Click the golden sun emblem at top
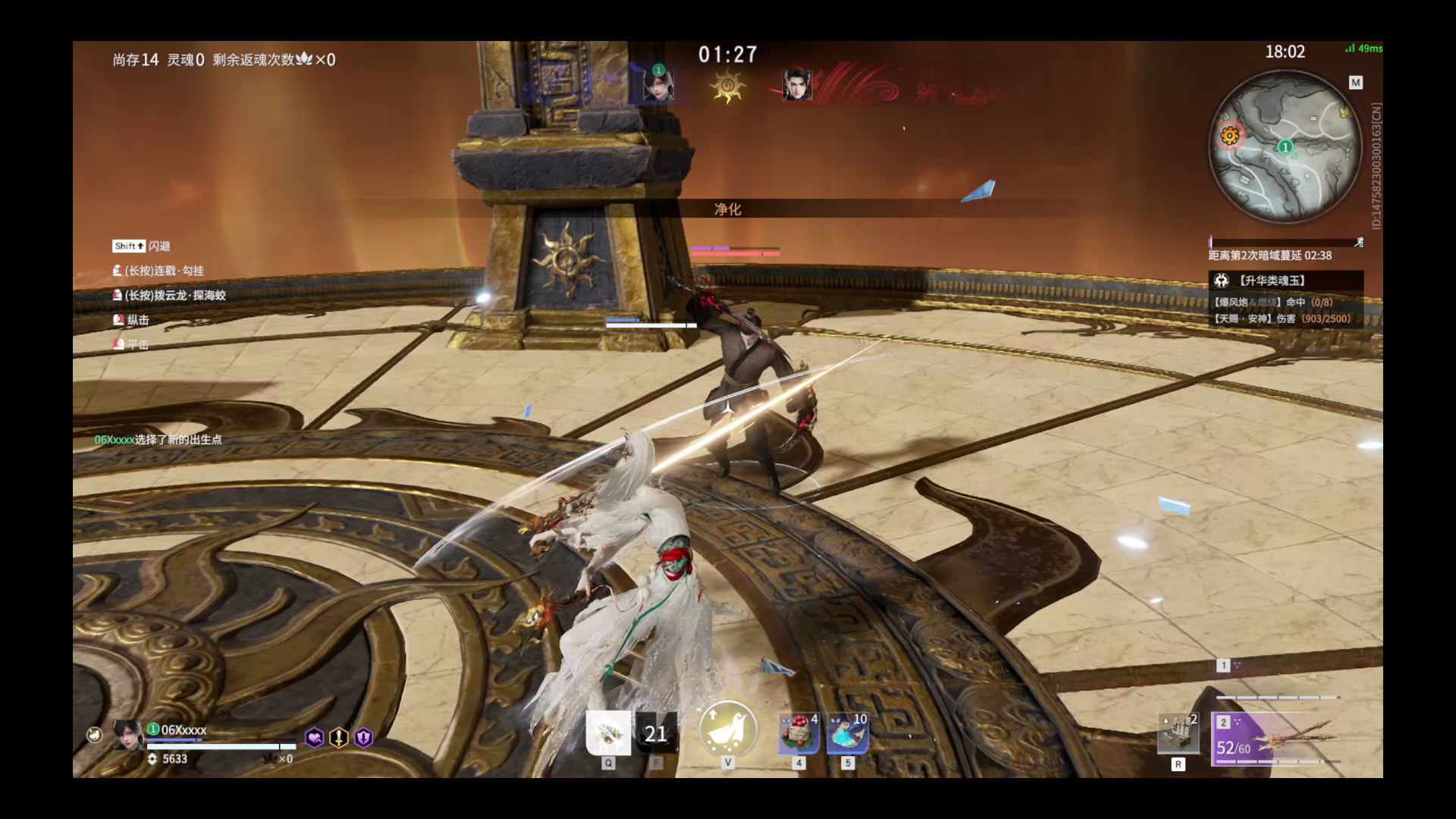1456x819 pixels. click(727, 86)
